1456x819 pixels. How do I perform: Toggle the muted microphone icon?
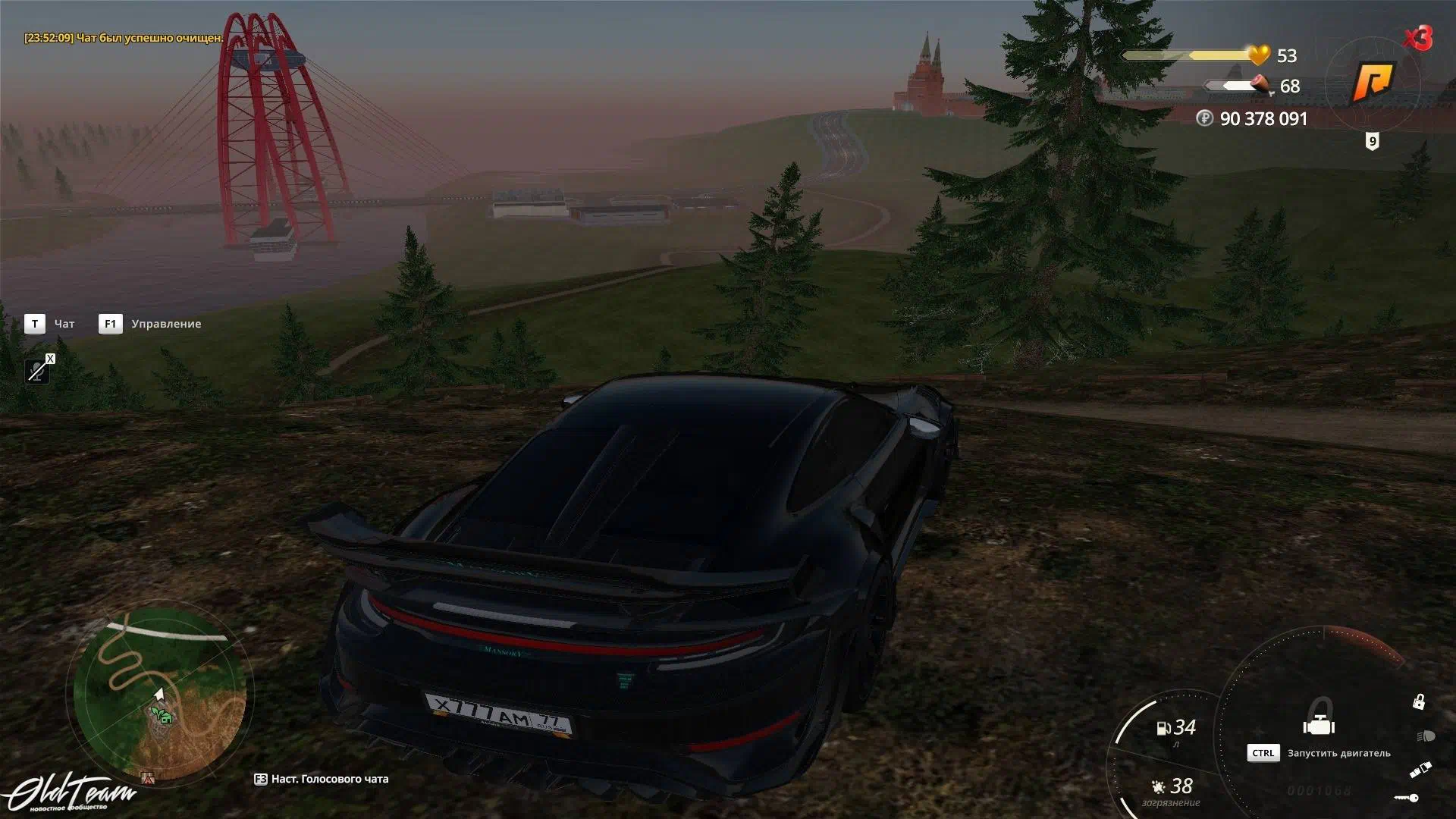[x=37, y=370]
